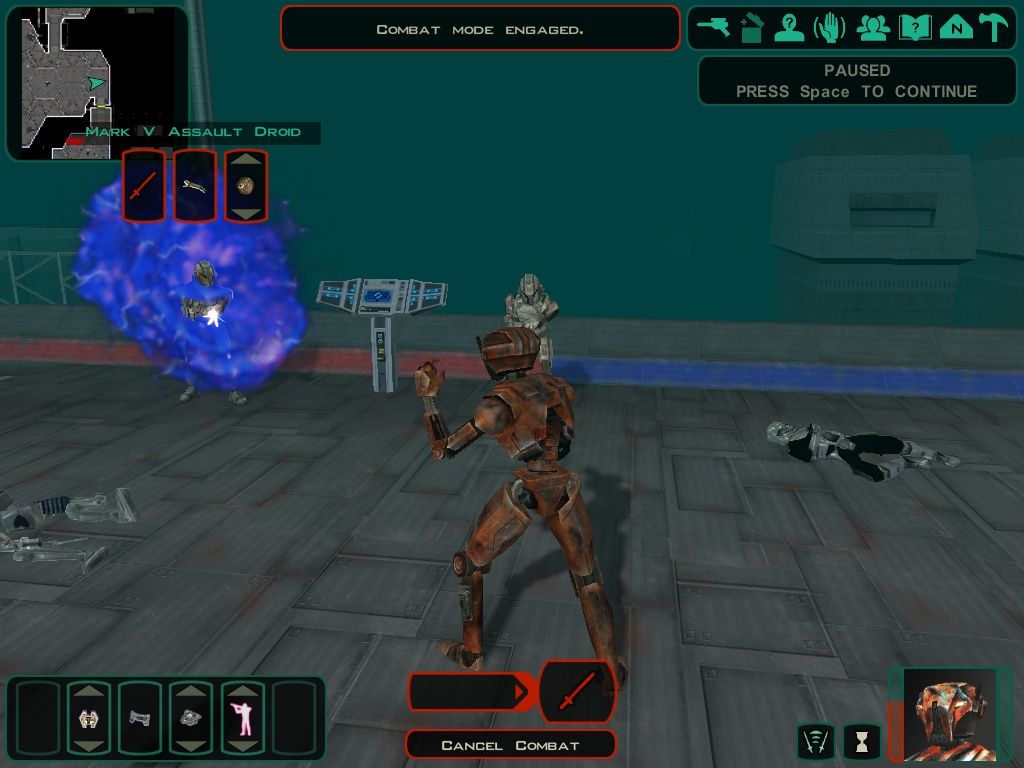
Task: Use the medical repair kit slot
Action: [139, 718]
